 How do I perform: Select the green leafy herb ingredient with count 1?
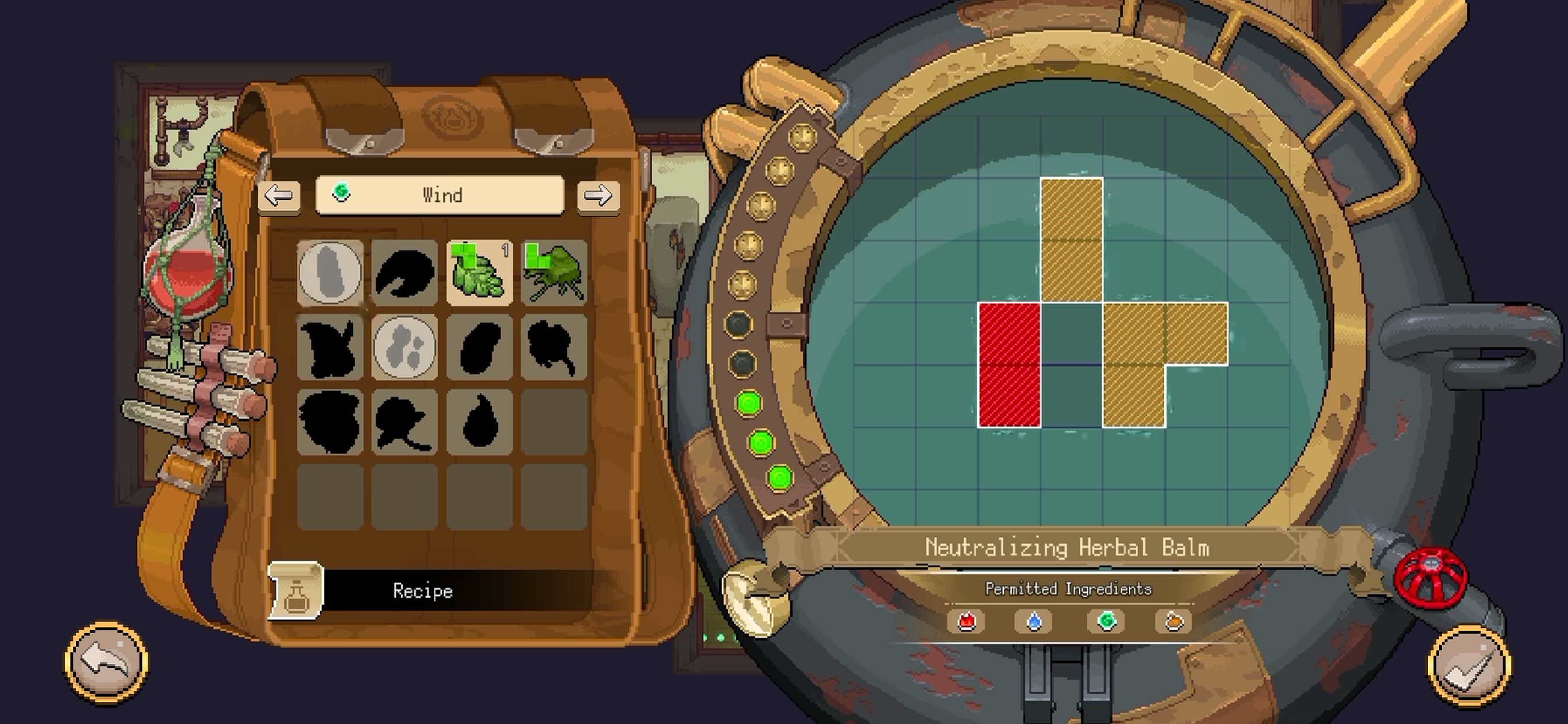[x=480, y=272]
